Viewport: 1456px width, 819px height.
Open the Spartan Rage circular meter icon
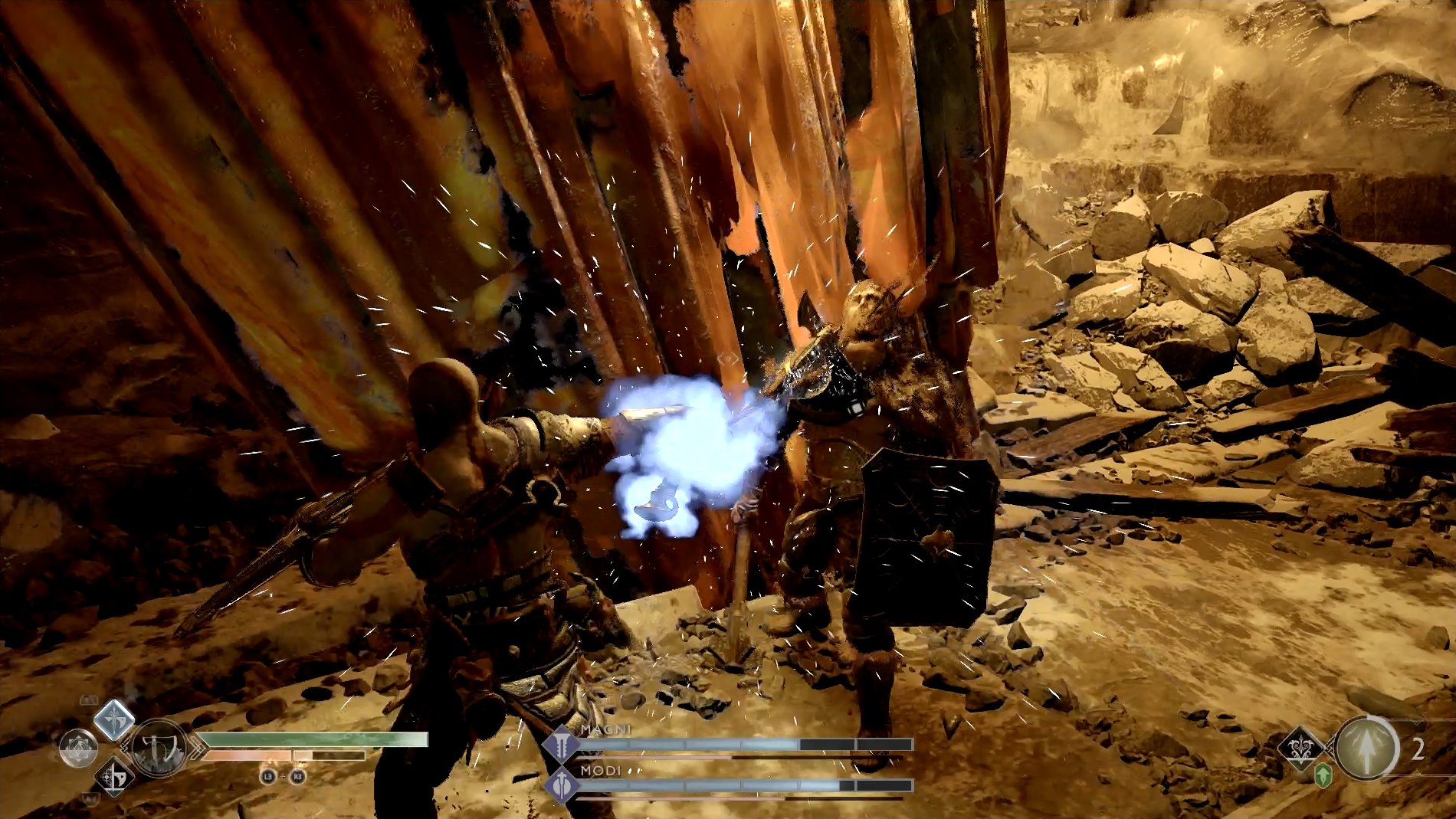(79, 749)
